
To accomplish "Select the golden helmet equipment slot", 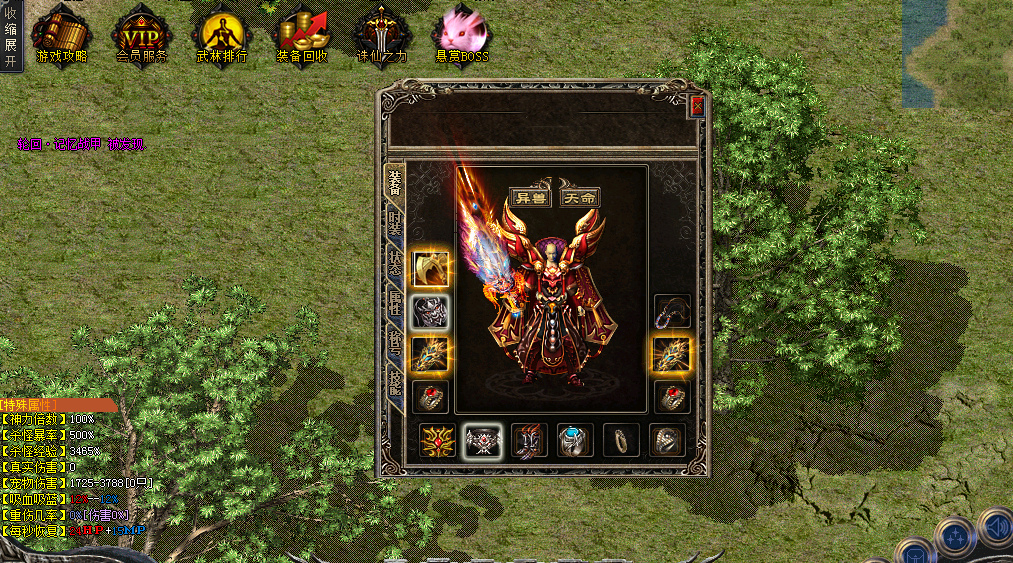I will click(x=430, y=268).
